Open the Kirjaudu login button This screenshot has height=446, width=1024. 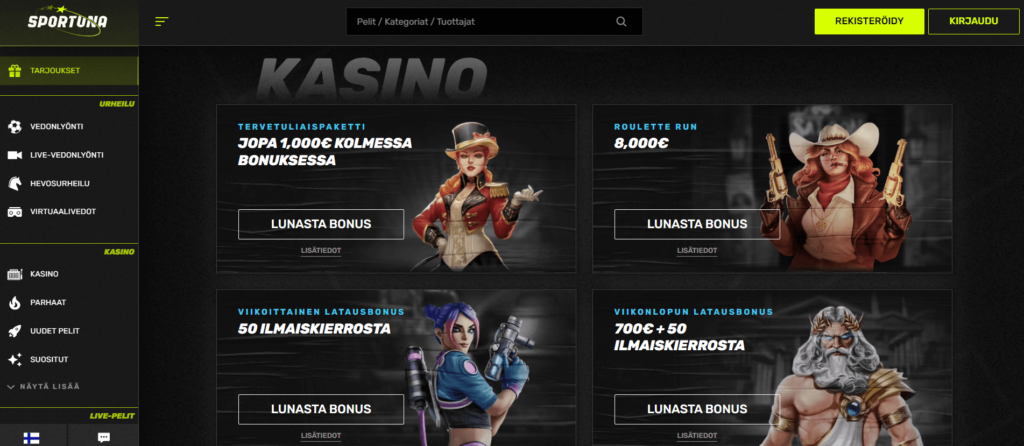[x=973, y=22]
